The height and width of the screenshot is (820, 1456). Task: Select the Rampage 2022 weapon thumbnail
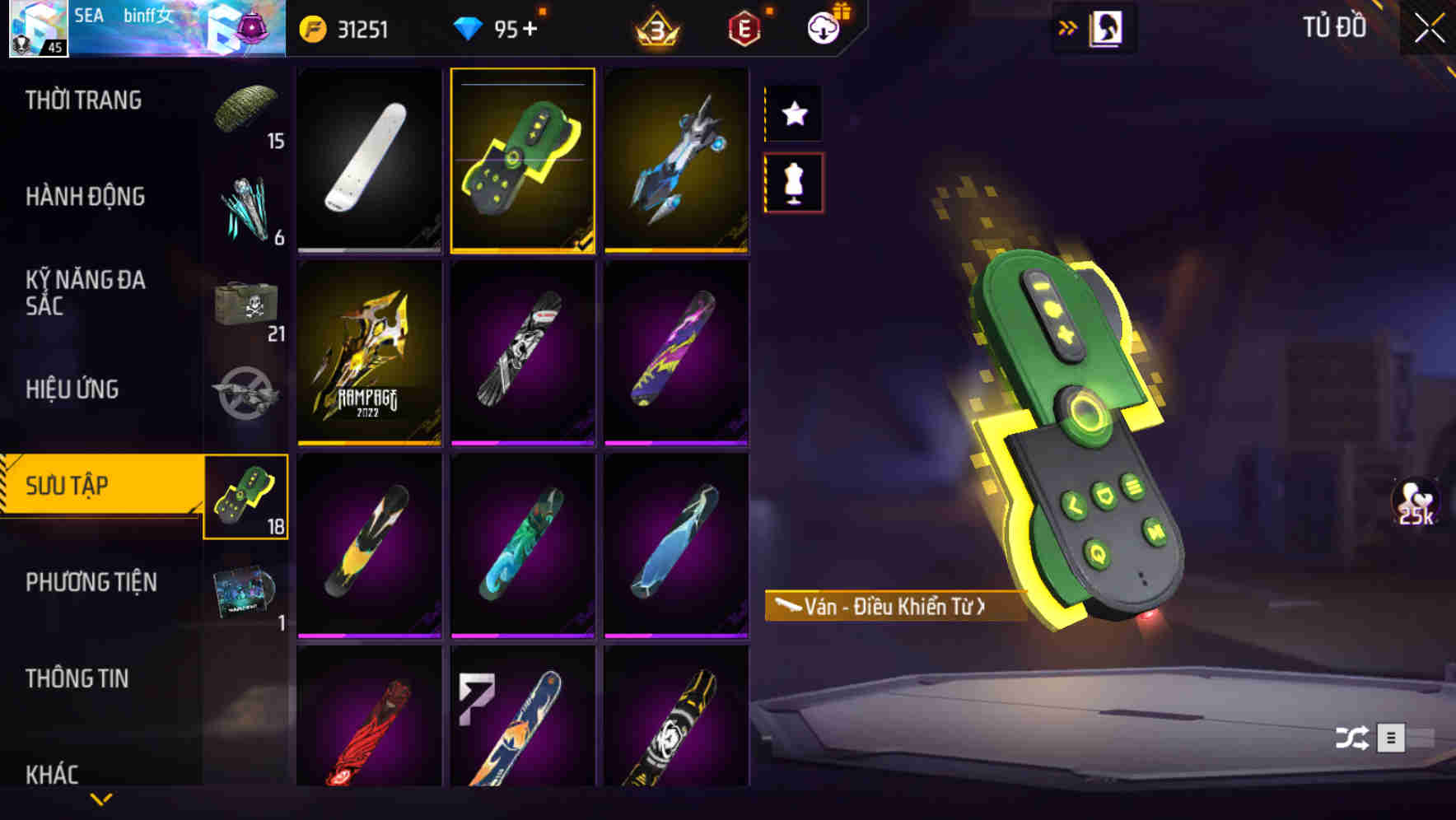(x=369, y=356)
